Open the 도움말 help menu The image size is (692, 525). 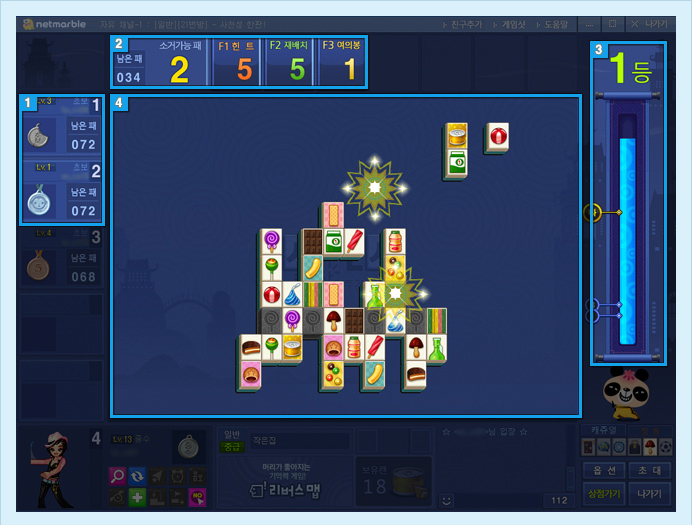555,24
